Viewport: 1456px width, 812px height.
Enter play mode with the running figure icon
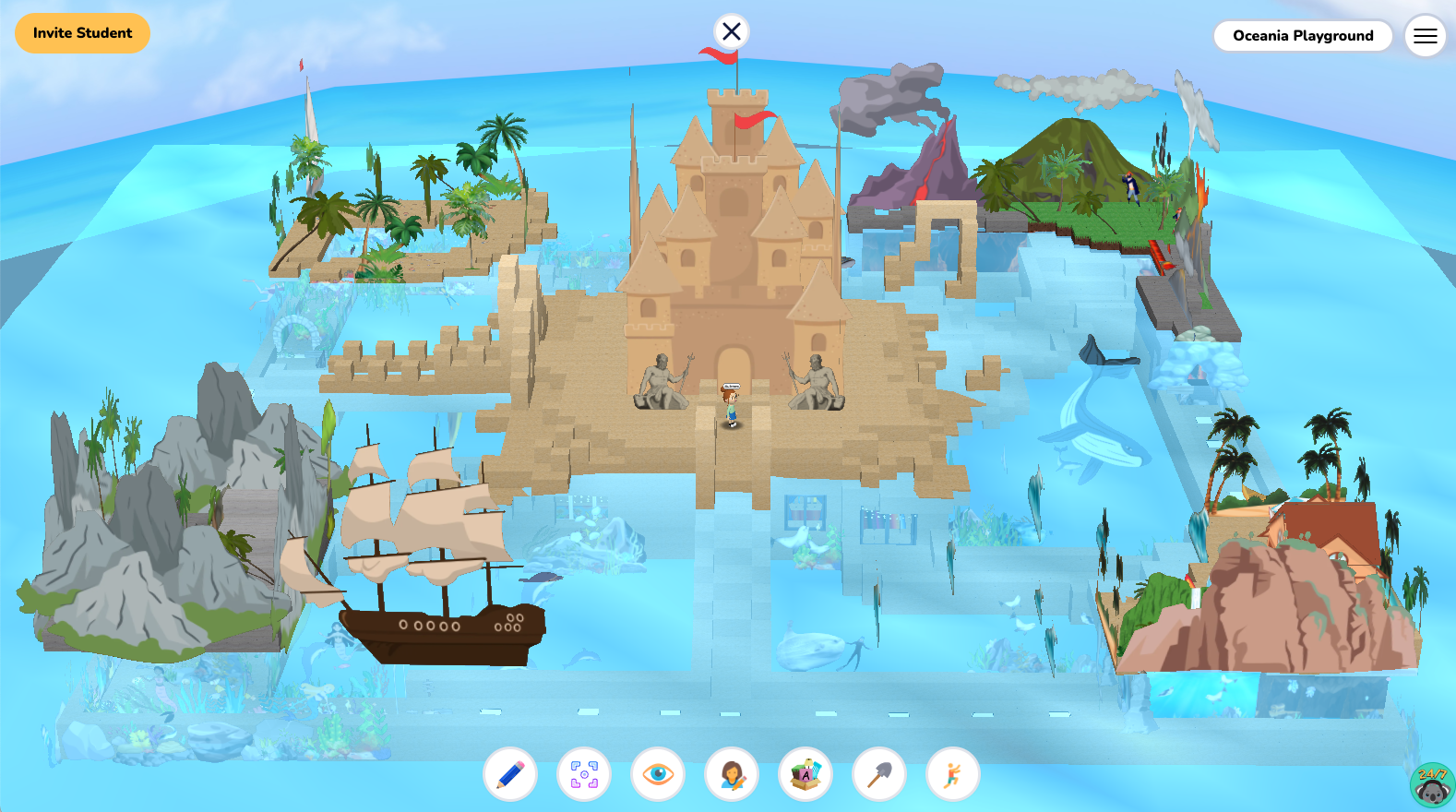pos(951,775)
